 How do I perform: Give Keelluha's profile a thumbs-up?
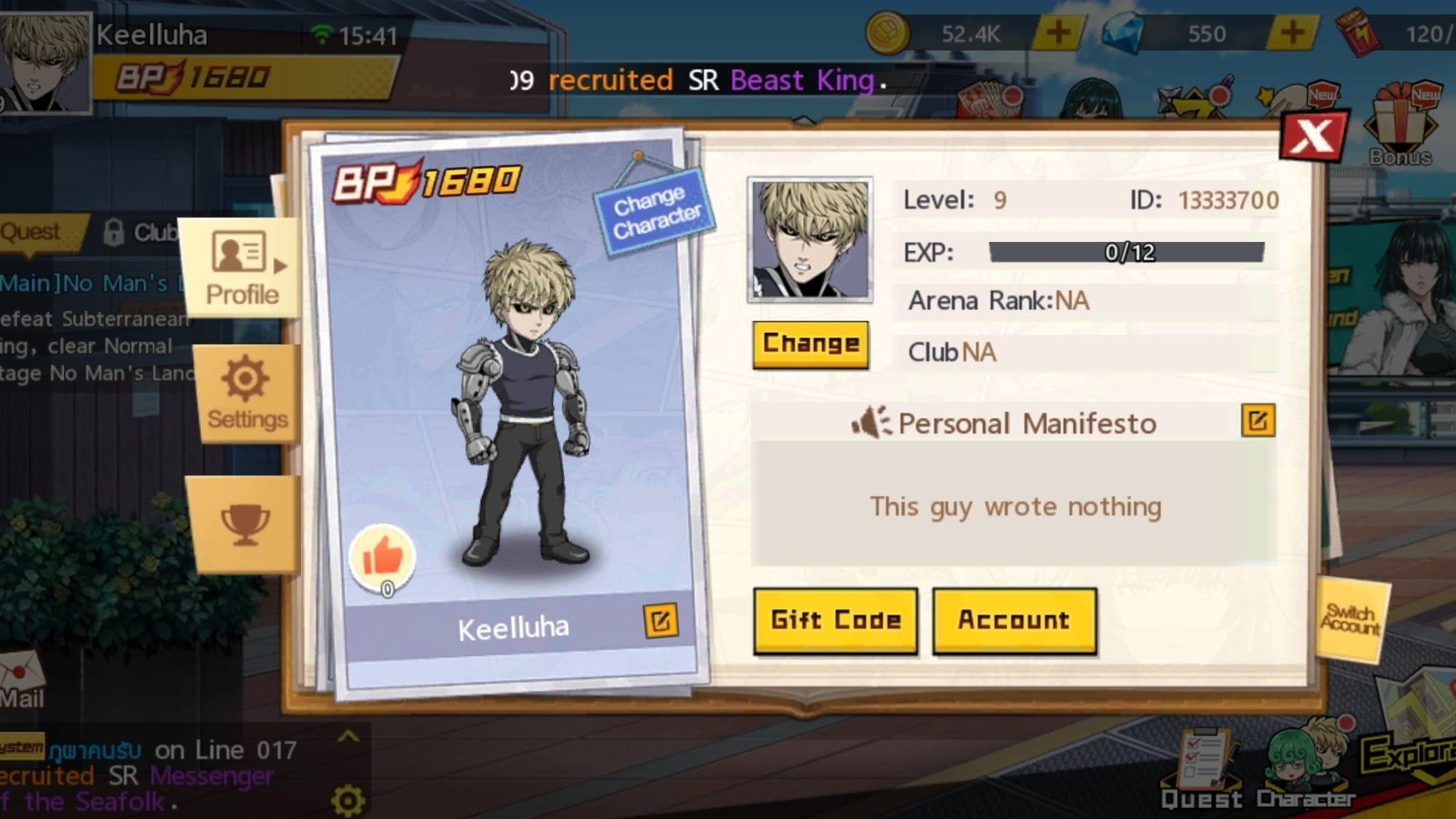(x=383, y=555)
